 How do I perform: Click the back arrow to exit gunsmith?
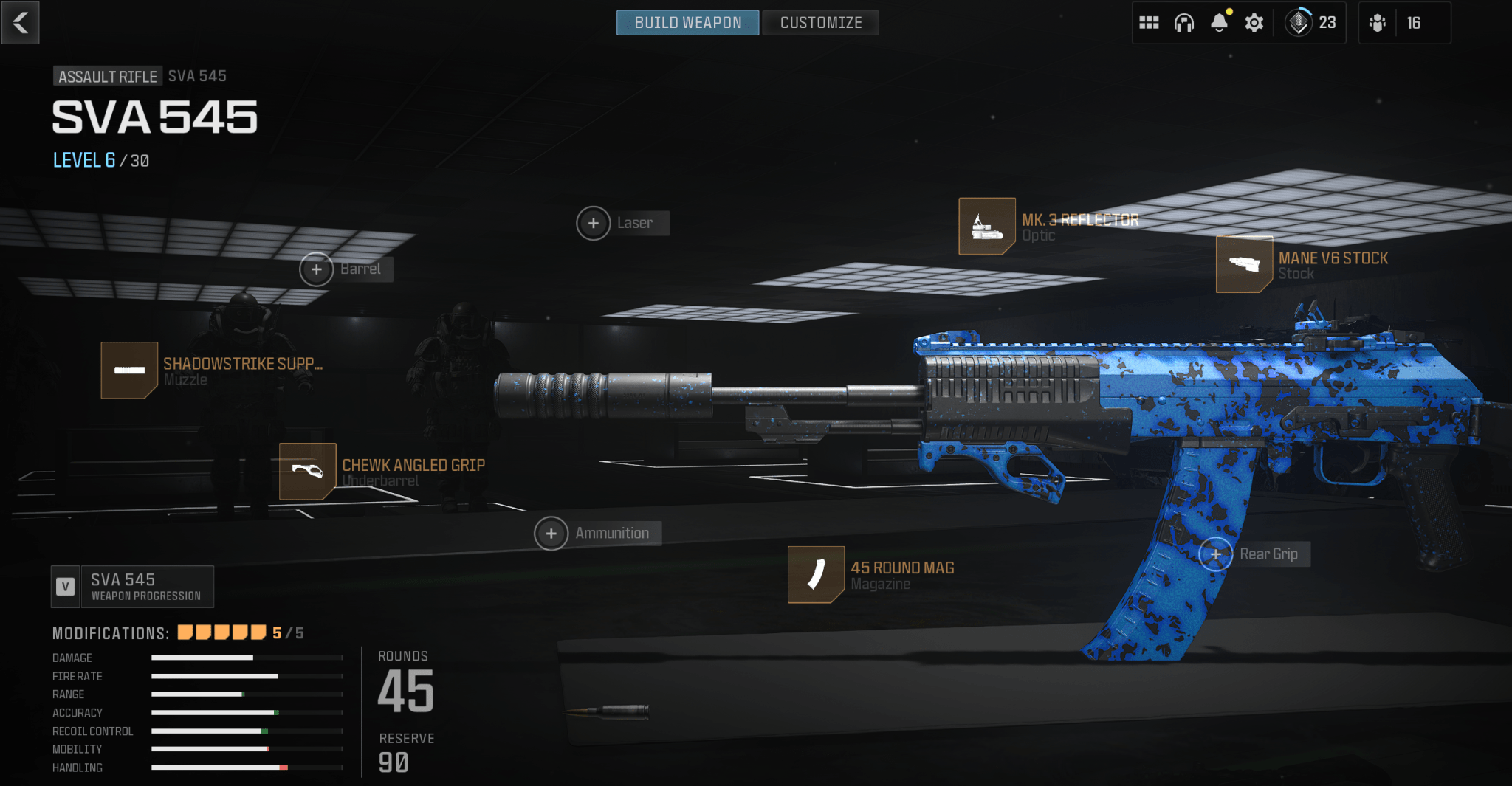20,22
